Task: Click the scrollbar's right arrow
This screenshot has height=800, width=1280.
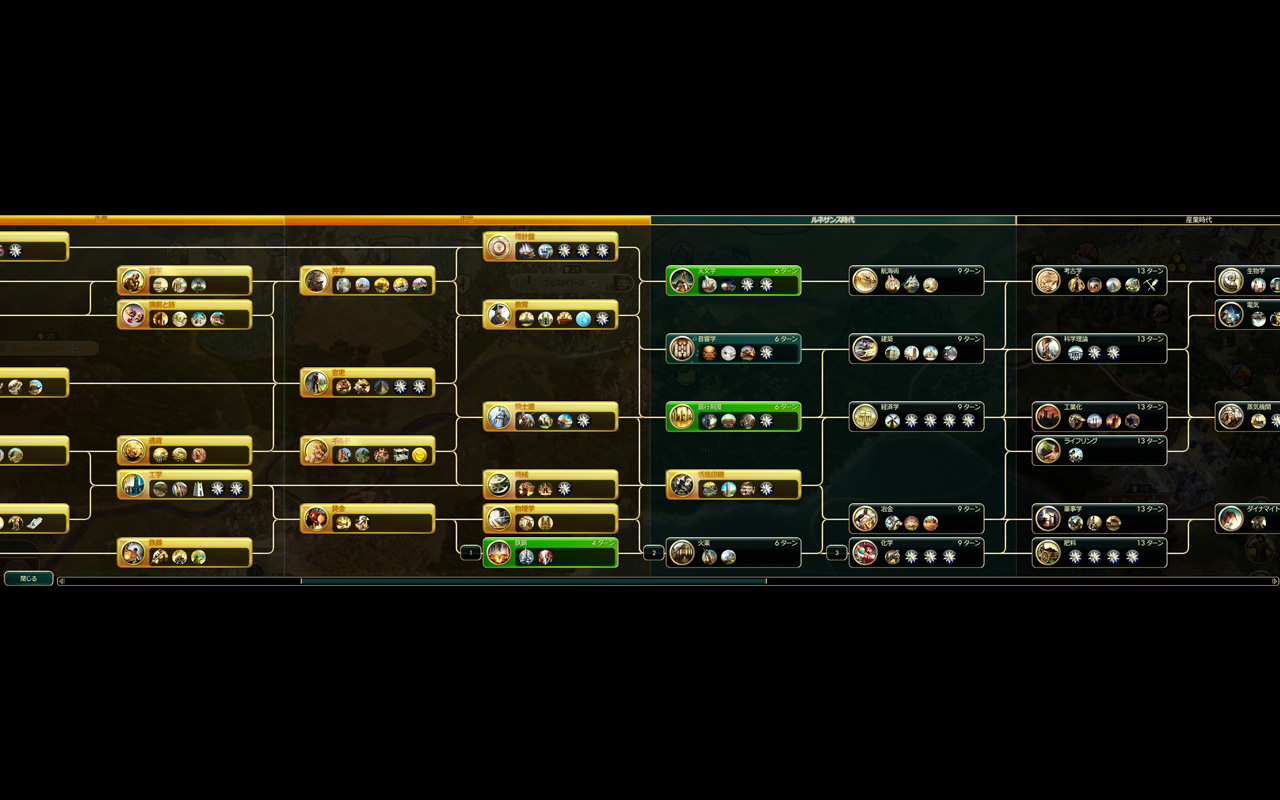Action: point(1274,581)
